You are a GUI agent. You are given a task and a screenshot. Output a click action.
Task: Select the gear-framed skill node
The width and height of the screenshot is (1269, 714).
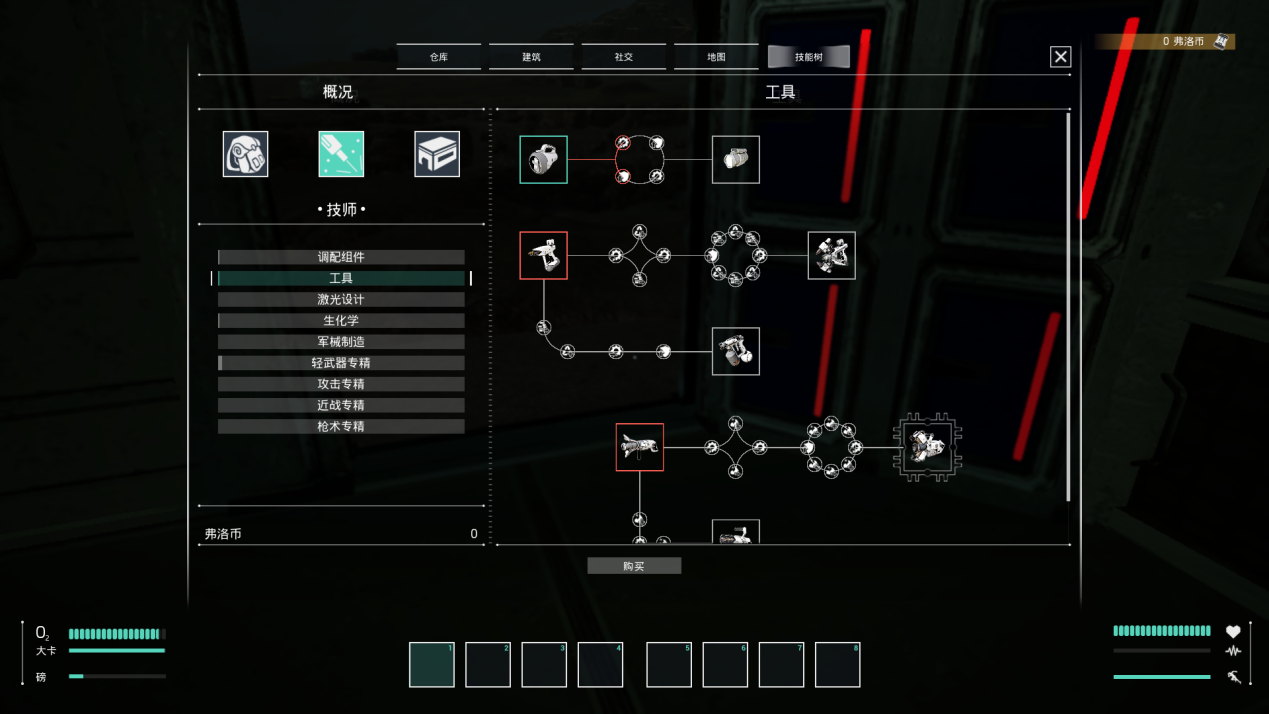(927, 448)
